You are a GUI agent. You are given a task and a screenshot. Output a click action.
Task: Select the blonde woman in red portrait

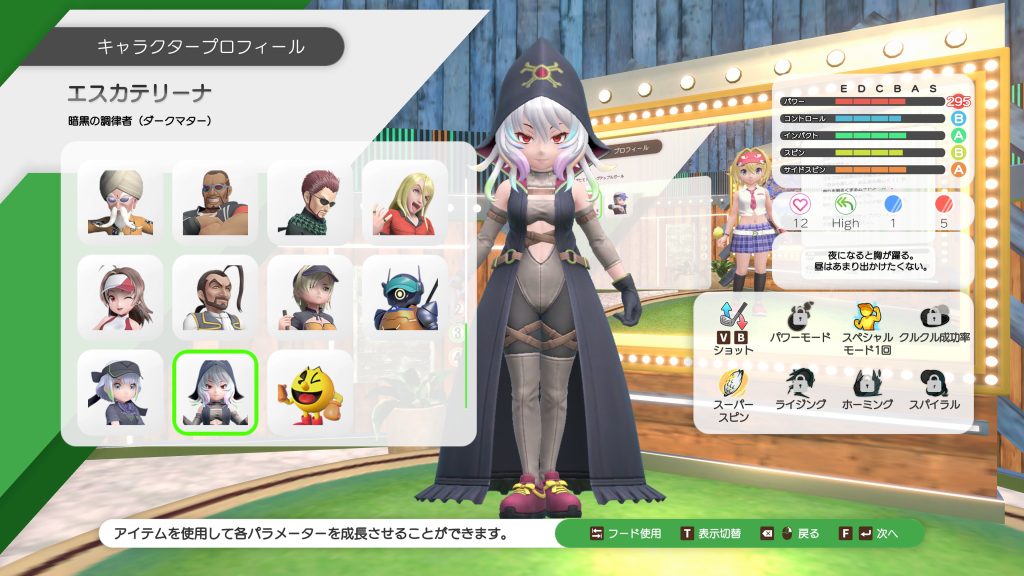(404, 203)
